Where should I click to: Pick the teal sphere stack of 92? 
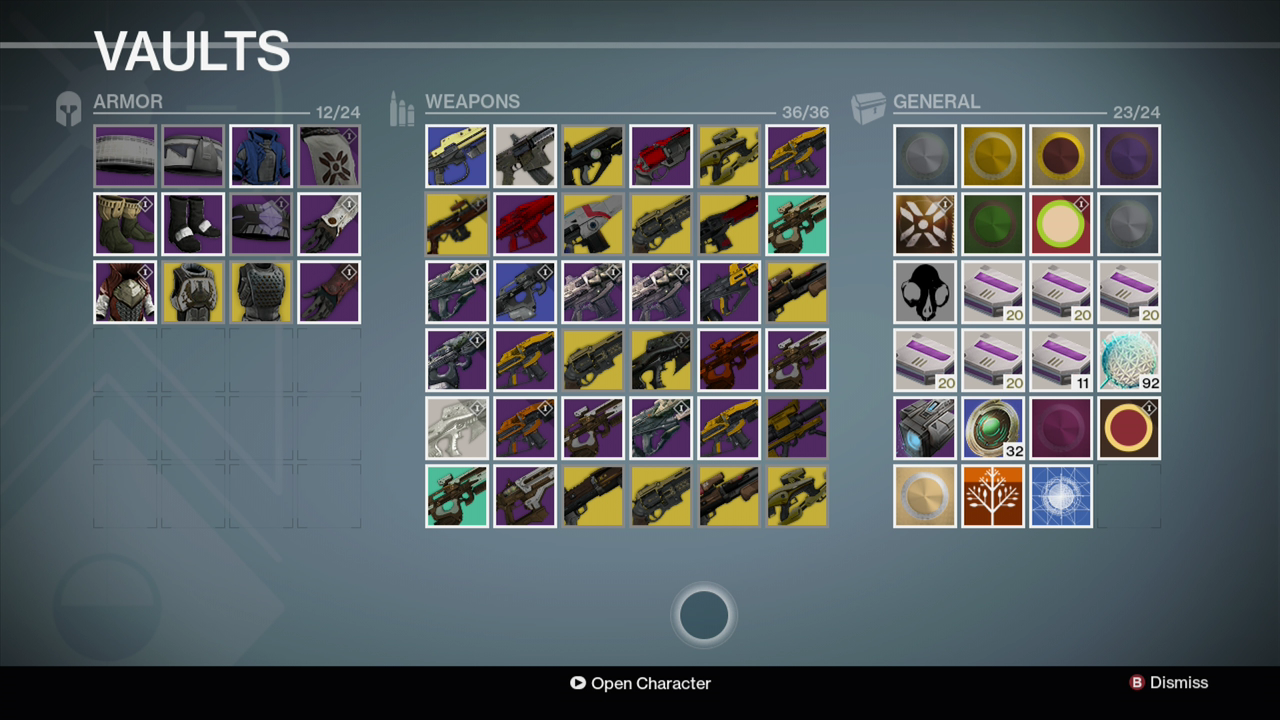click(x=1129, y=360)
